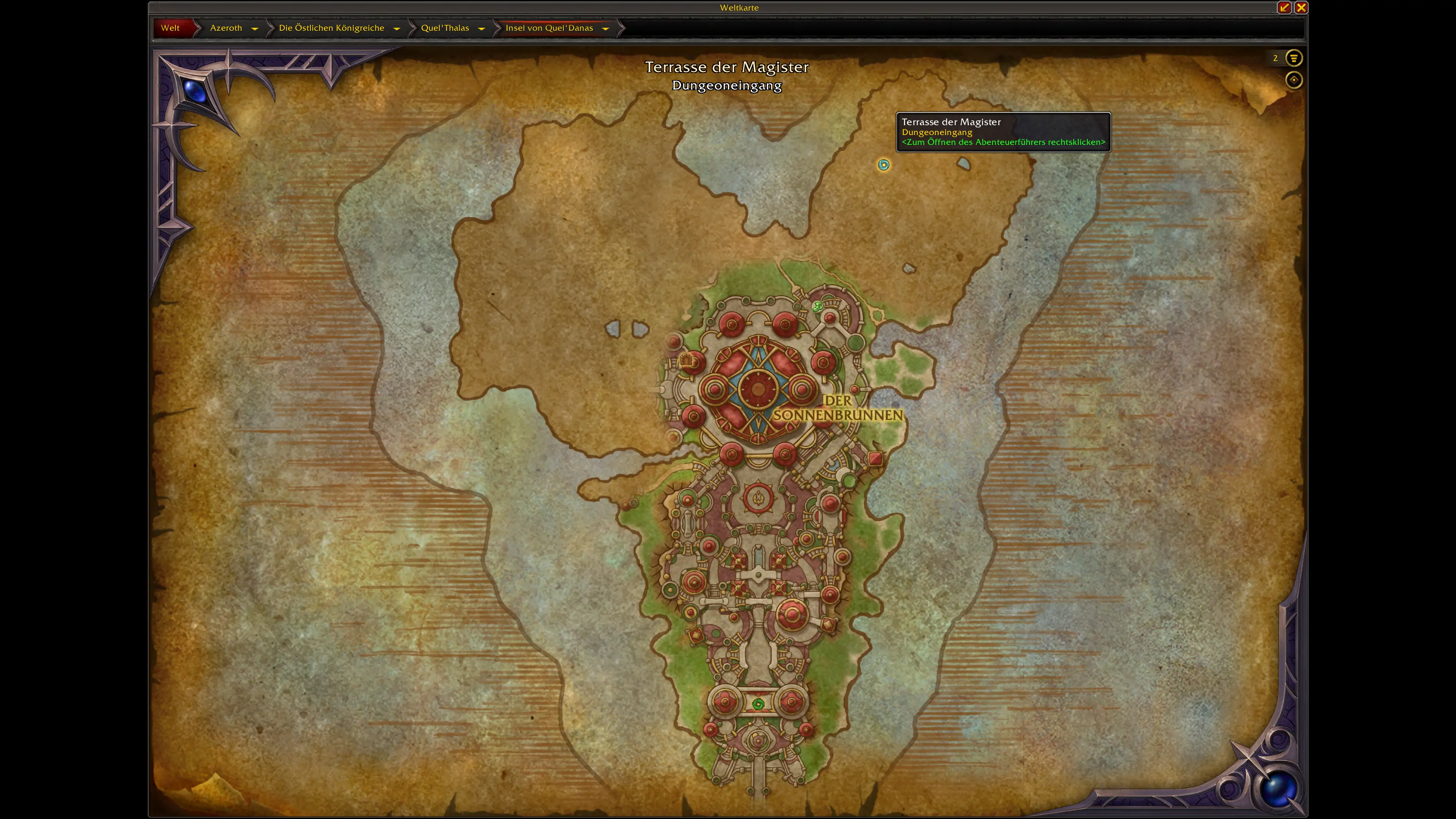Image resolution: width=1456 pixels, height=819 pixels.
Task: Open the Quel'Thalas zone dropdown arrow
Action: 481,28
